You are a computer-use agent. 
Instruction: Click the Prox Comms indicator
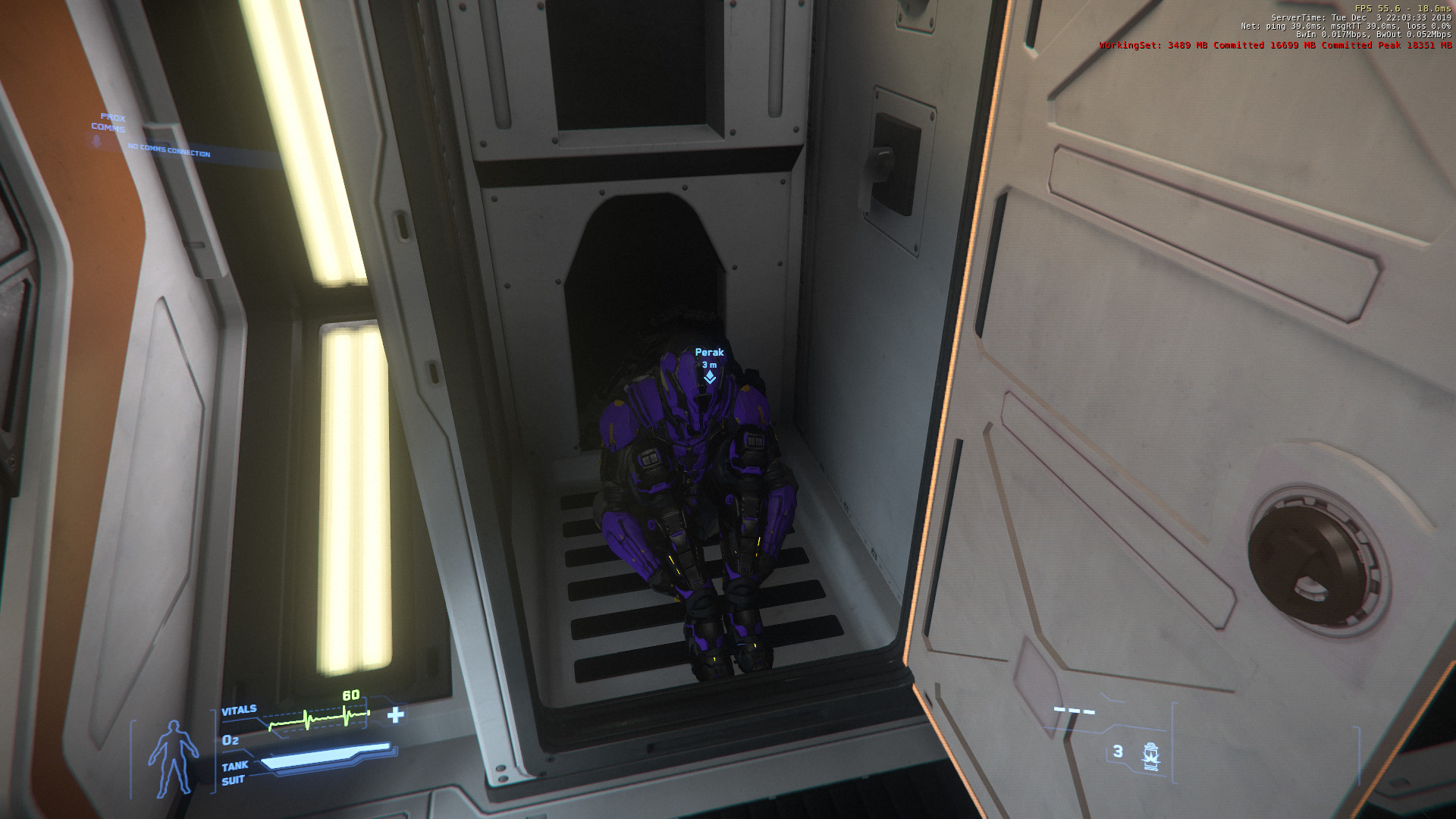pos(110,124)
